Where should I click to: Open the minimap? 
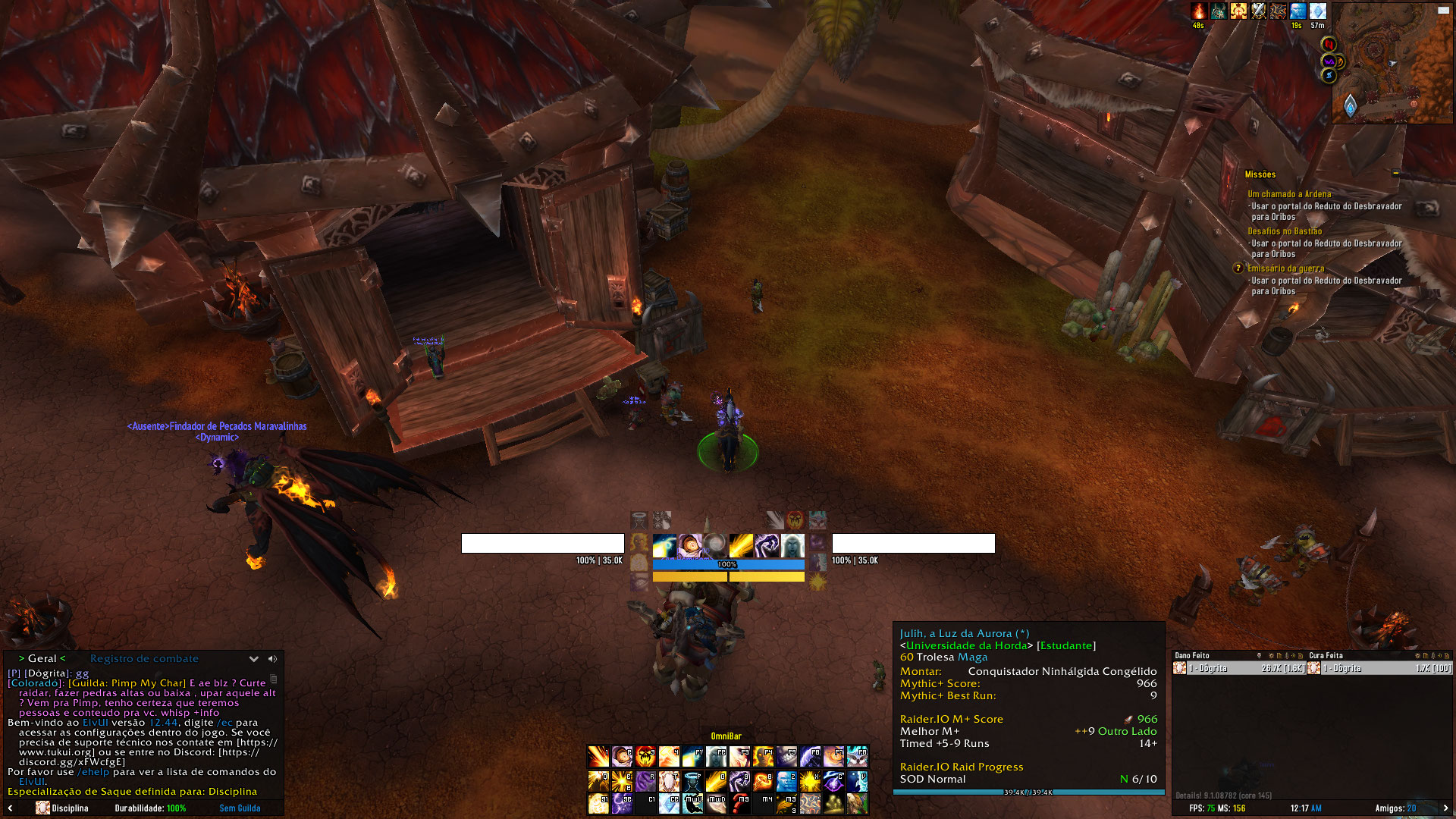click(1392, 64)
